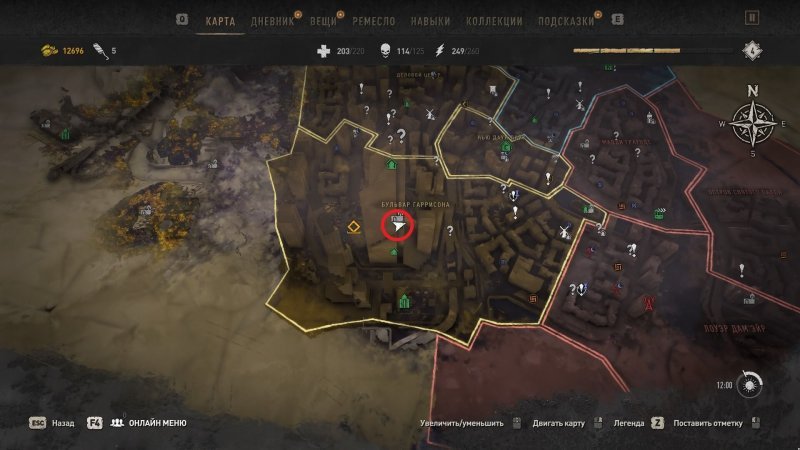
Task: Show the Навыки tab
Action: pyautogui.click(x=430, y=20)
